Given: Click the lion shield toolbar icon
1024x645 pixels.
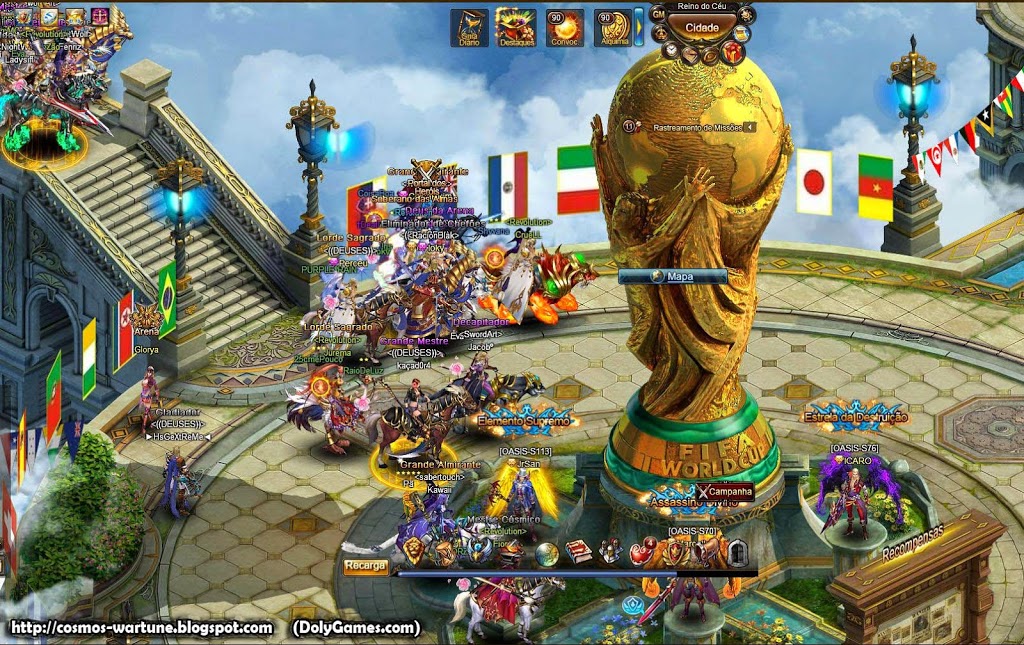Looking at the screenshot, I should pyautogui.click(x=415, y=550).
